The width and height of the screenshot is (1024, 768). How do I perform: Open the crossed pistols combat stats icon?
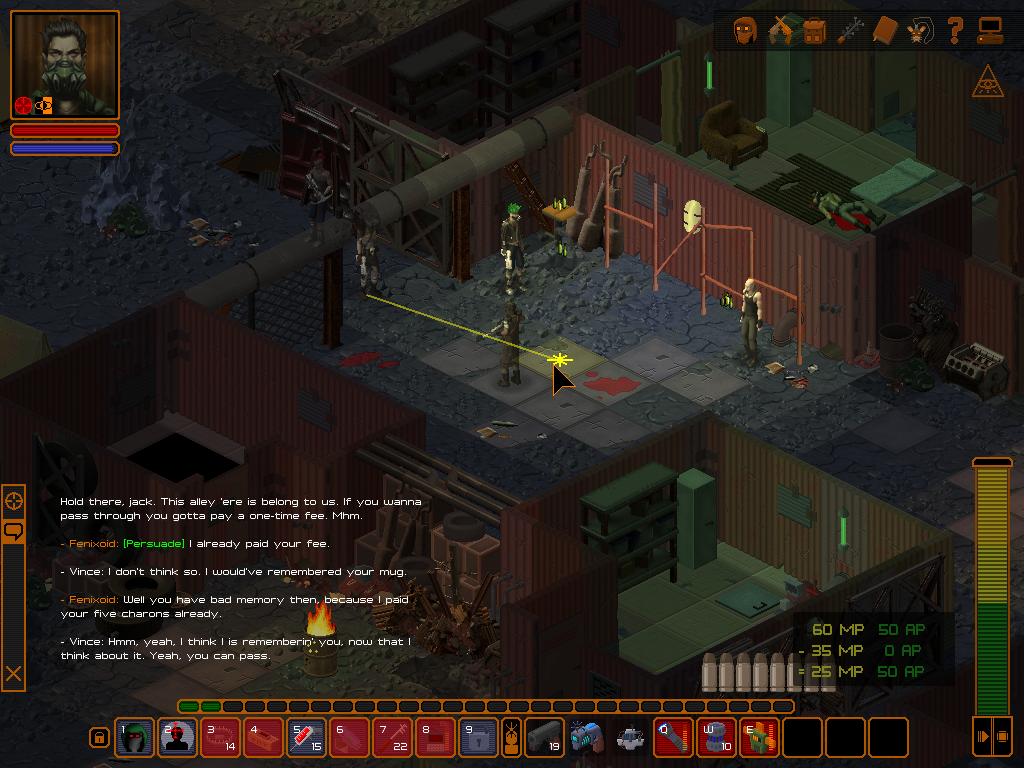[780, 31]
